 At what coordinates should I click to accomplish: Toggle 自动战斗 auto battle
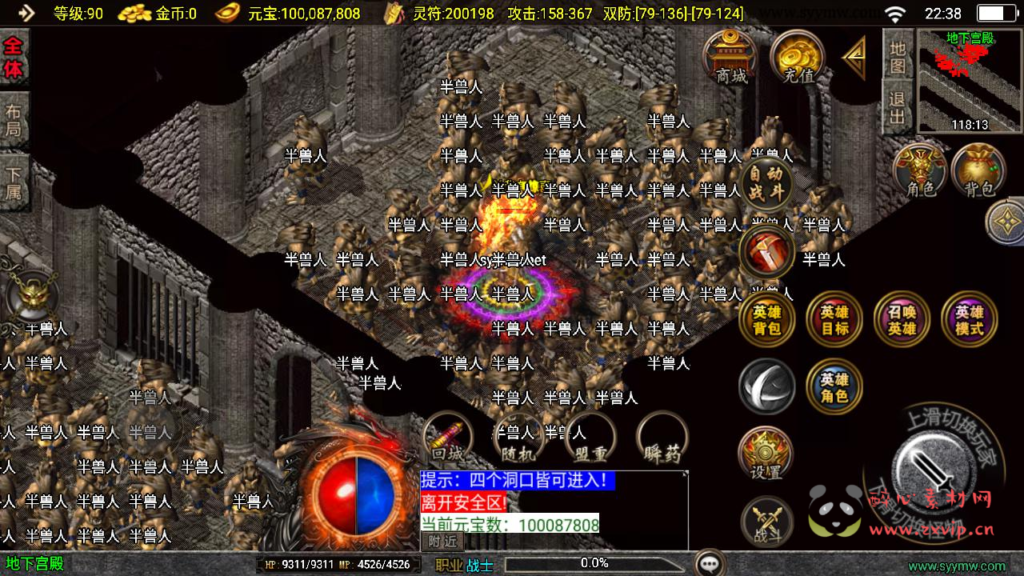coord(769,182)
